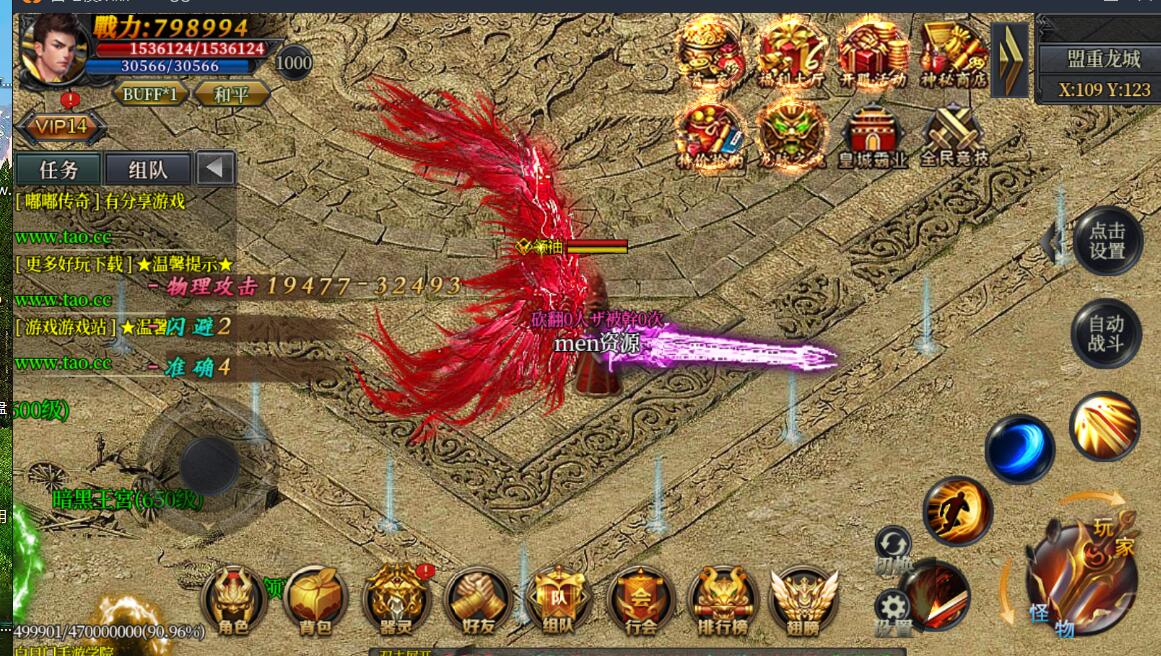Open the 行会 guild menu
Viewport: 1161px width, 656px height.
641,598
